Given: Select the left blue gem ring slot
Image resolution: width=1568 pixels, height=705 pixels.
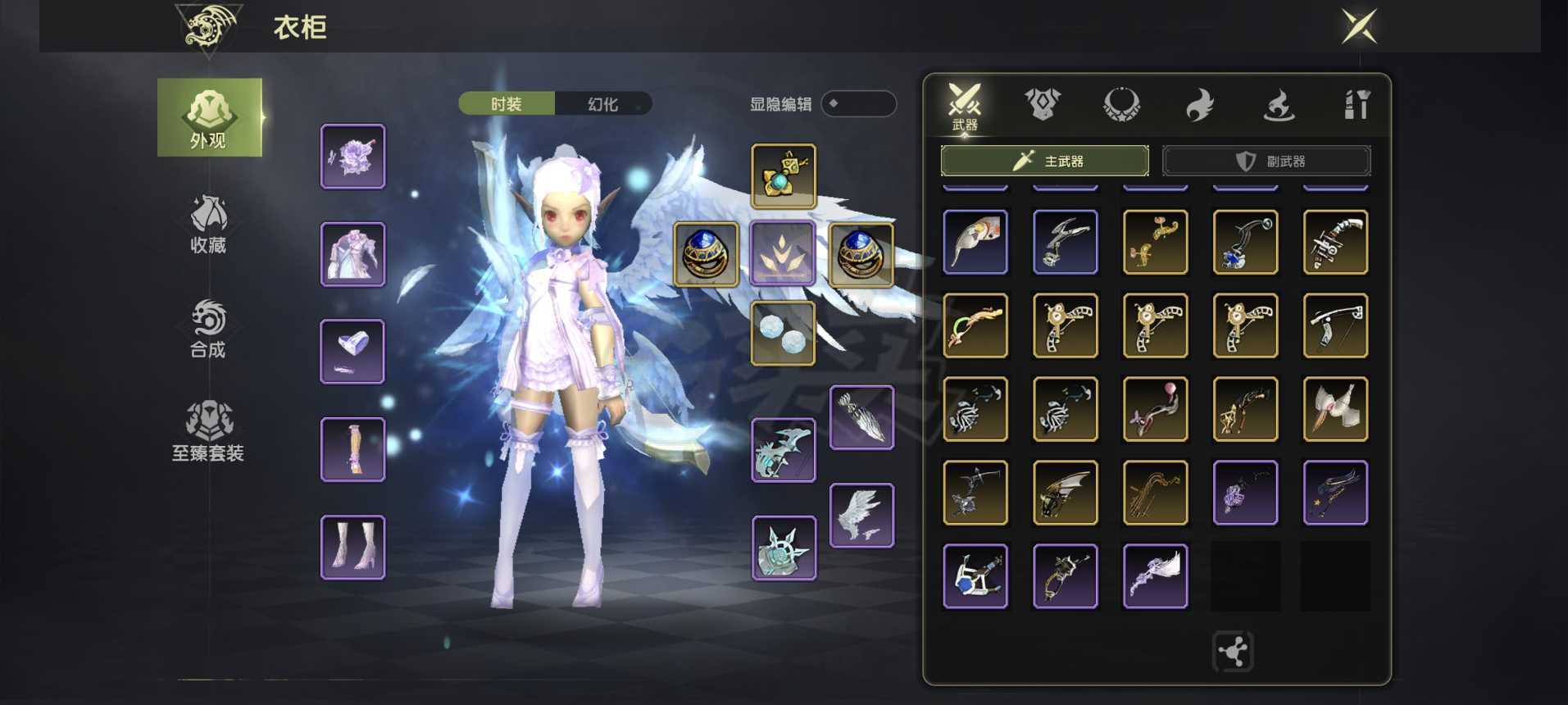Looking at the screenshot, I should pyautogui.click(x=706, y=254).
